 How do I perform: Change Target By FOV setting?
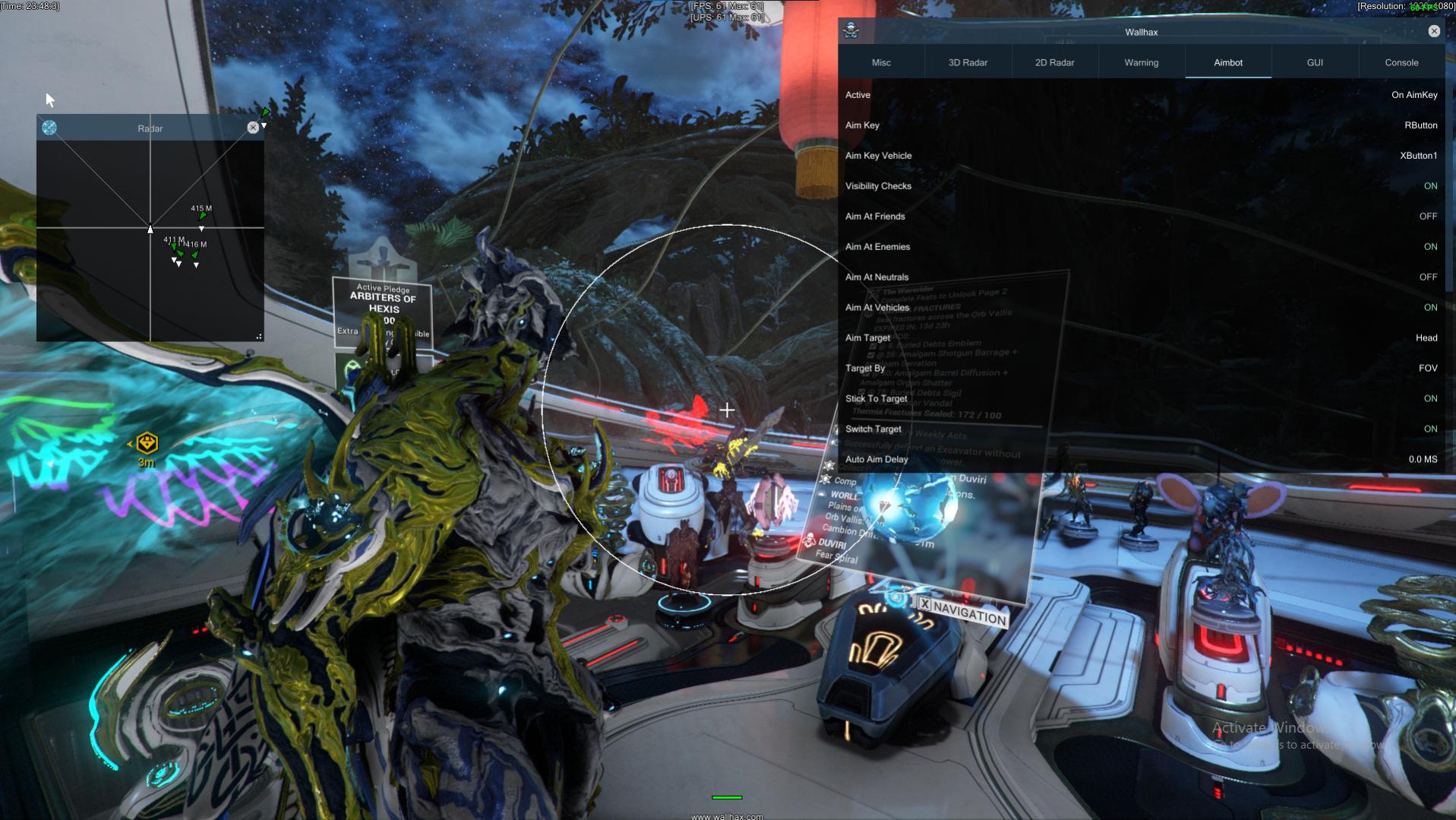pos(1428,369)
